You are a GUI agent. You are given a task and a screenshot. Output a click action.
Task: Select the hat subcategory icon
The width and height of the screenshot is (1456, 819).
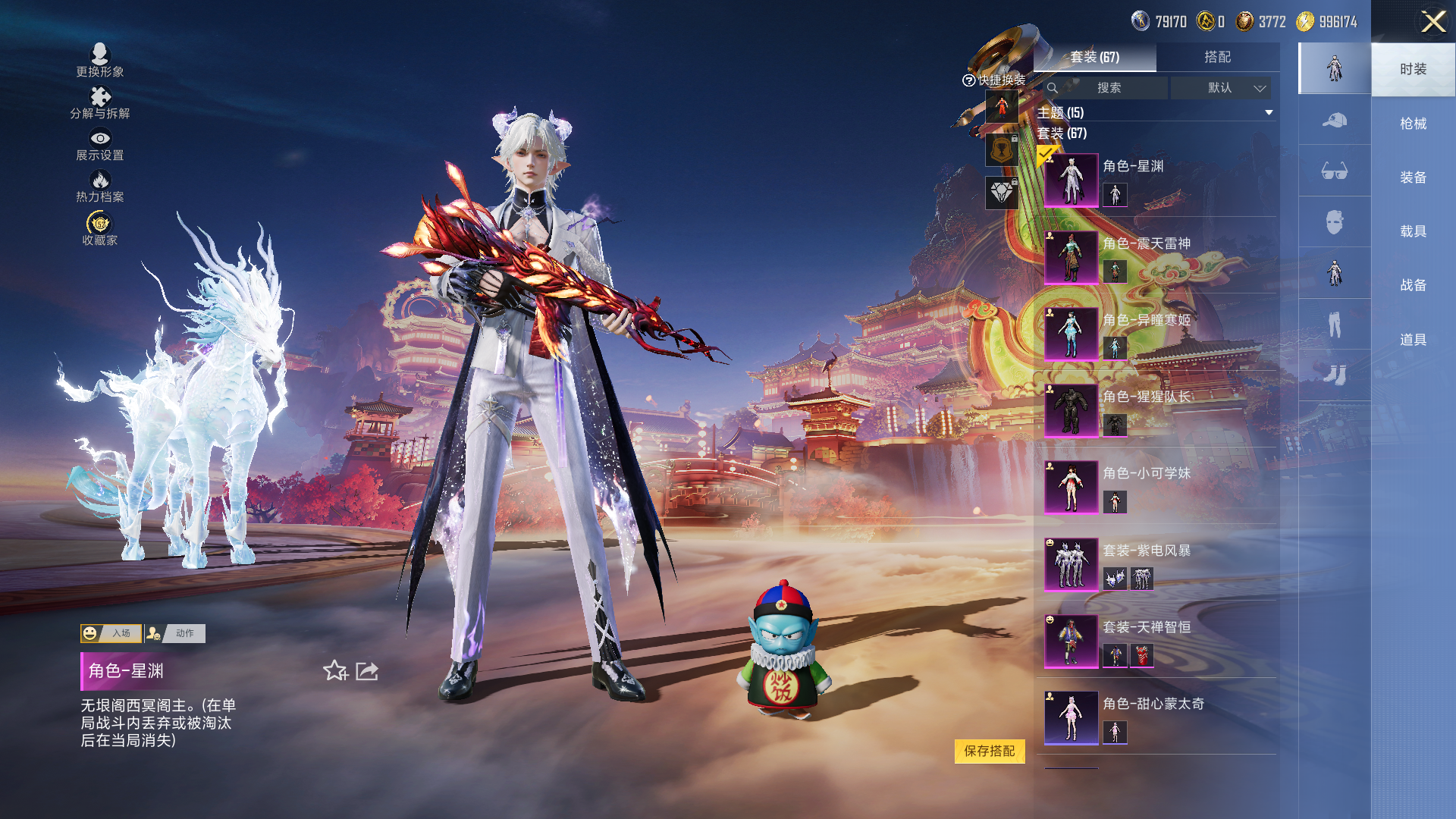coord(1334,120)
